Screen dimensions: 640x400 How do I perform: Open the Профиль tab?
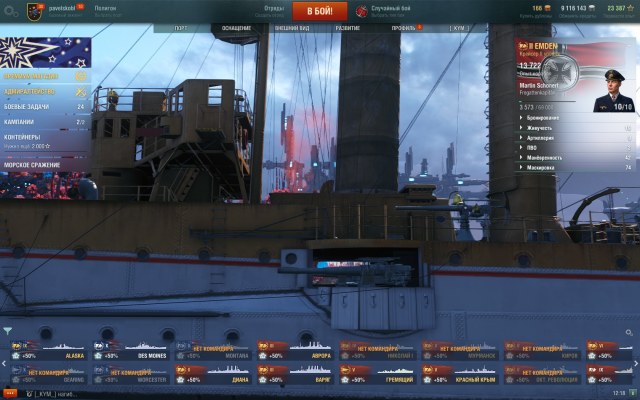[x=403, y=28]
